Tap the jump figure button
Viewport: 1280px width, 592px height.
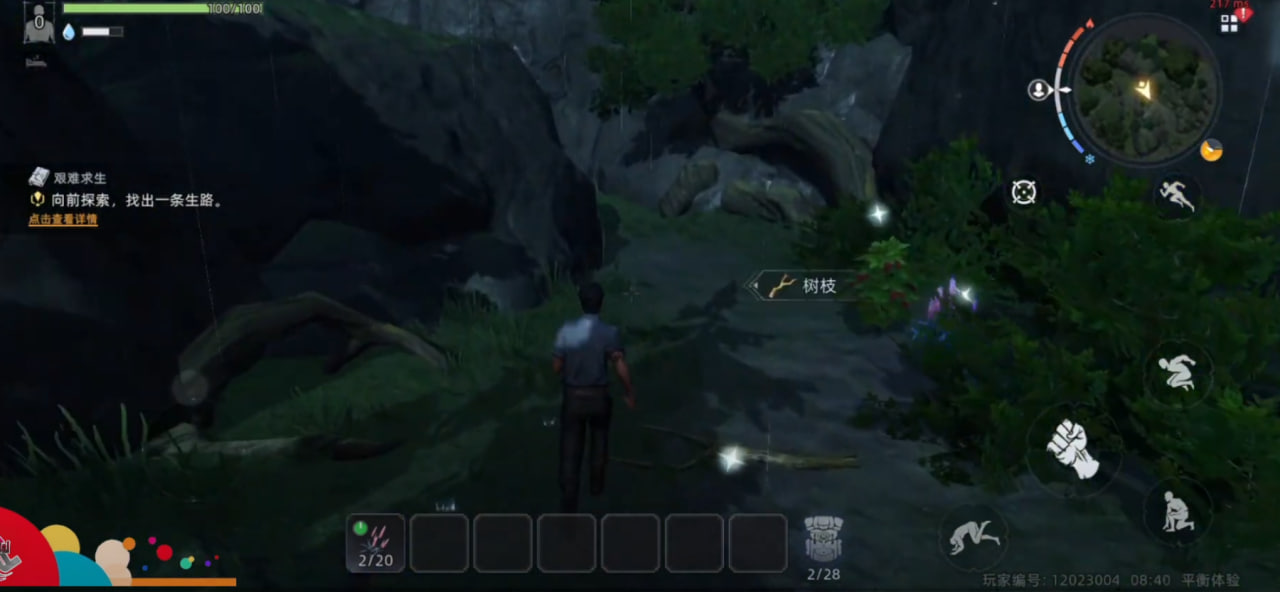1177,372
